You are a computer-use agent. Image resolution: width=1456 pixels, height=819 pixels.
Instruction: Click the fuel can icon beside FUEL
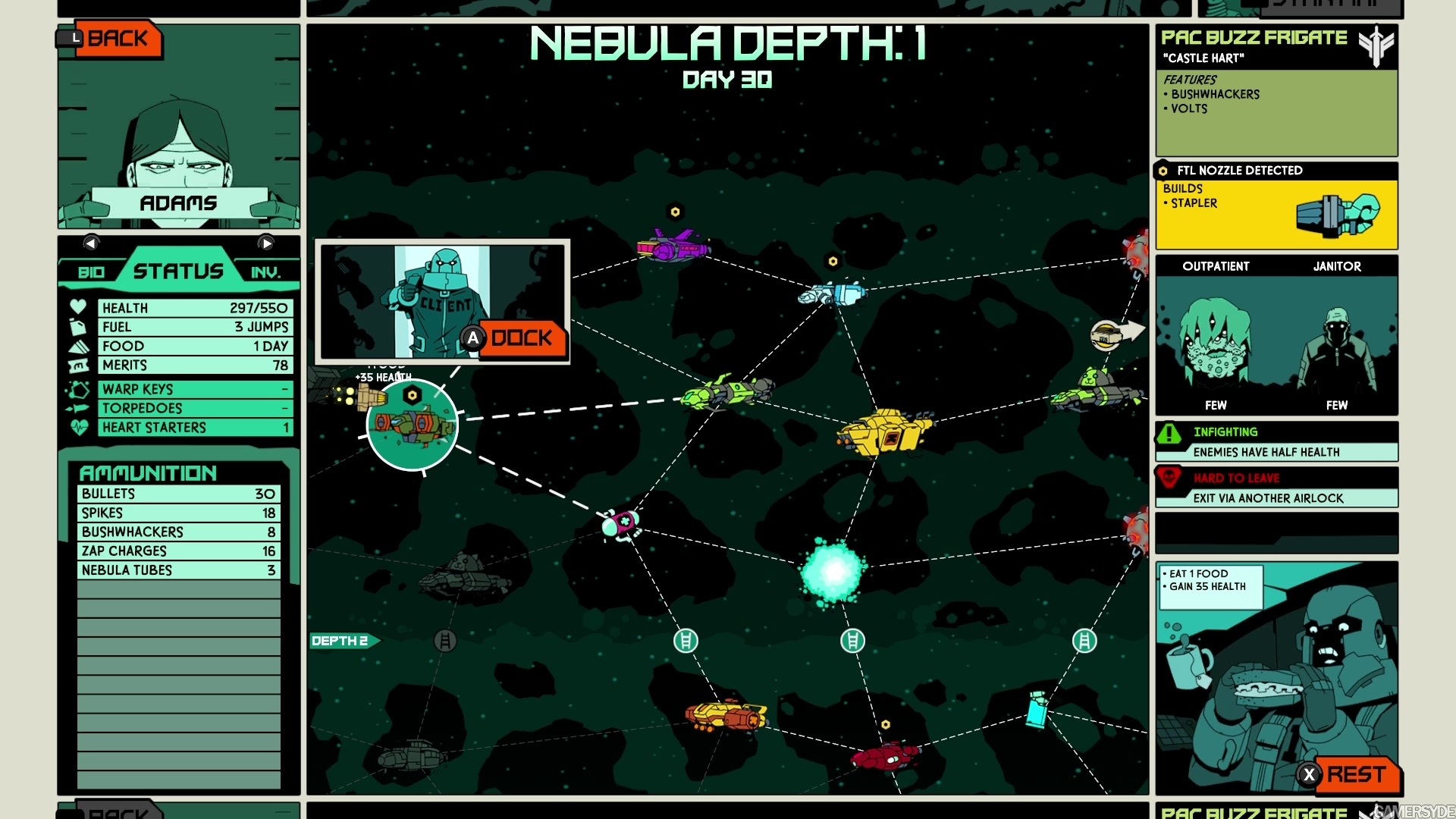pyautogui.click(x=78, y=327)
